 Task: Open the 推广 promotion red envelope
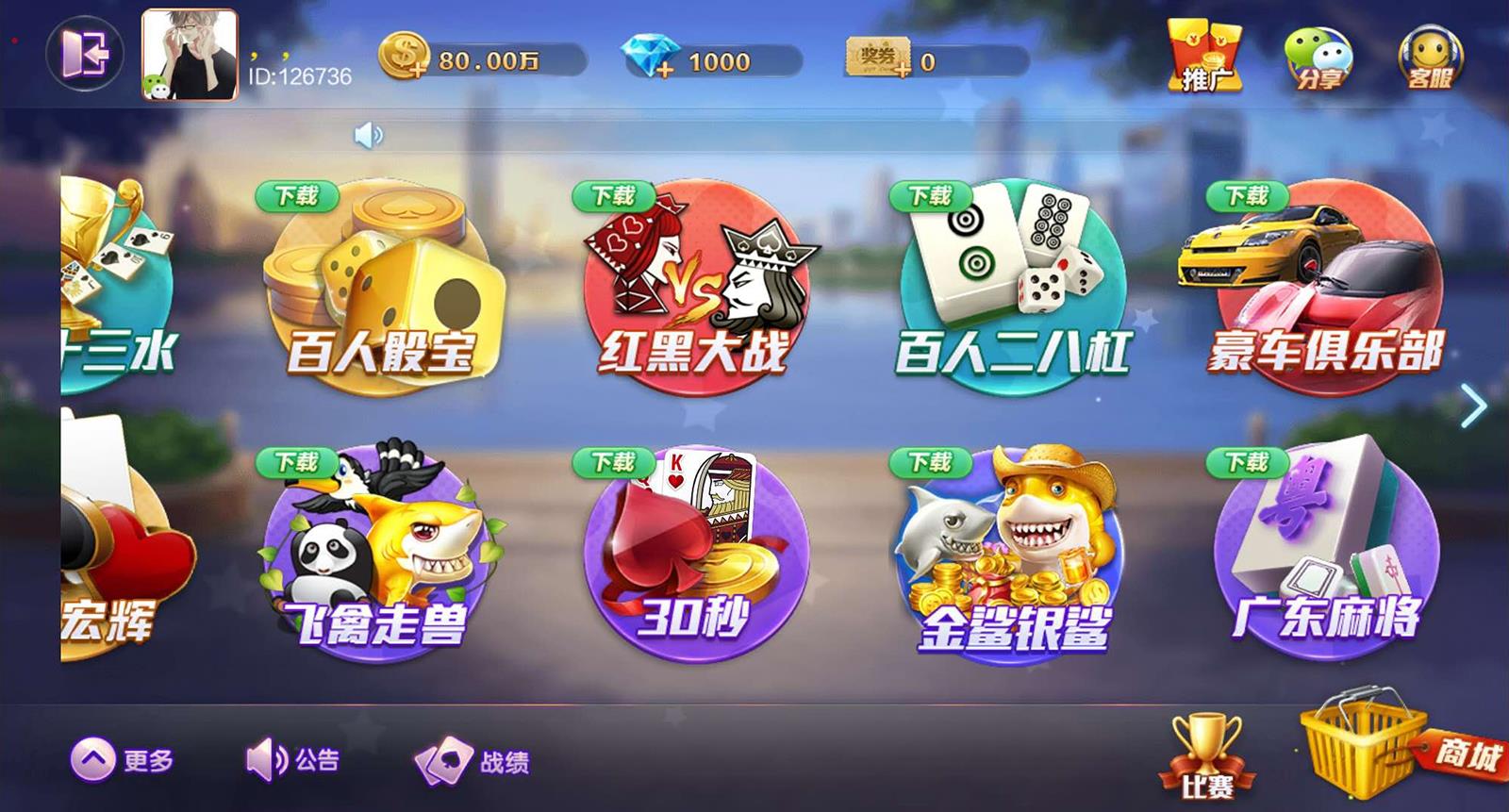coord(1204,57)
